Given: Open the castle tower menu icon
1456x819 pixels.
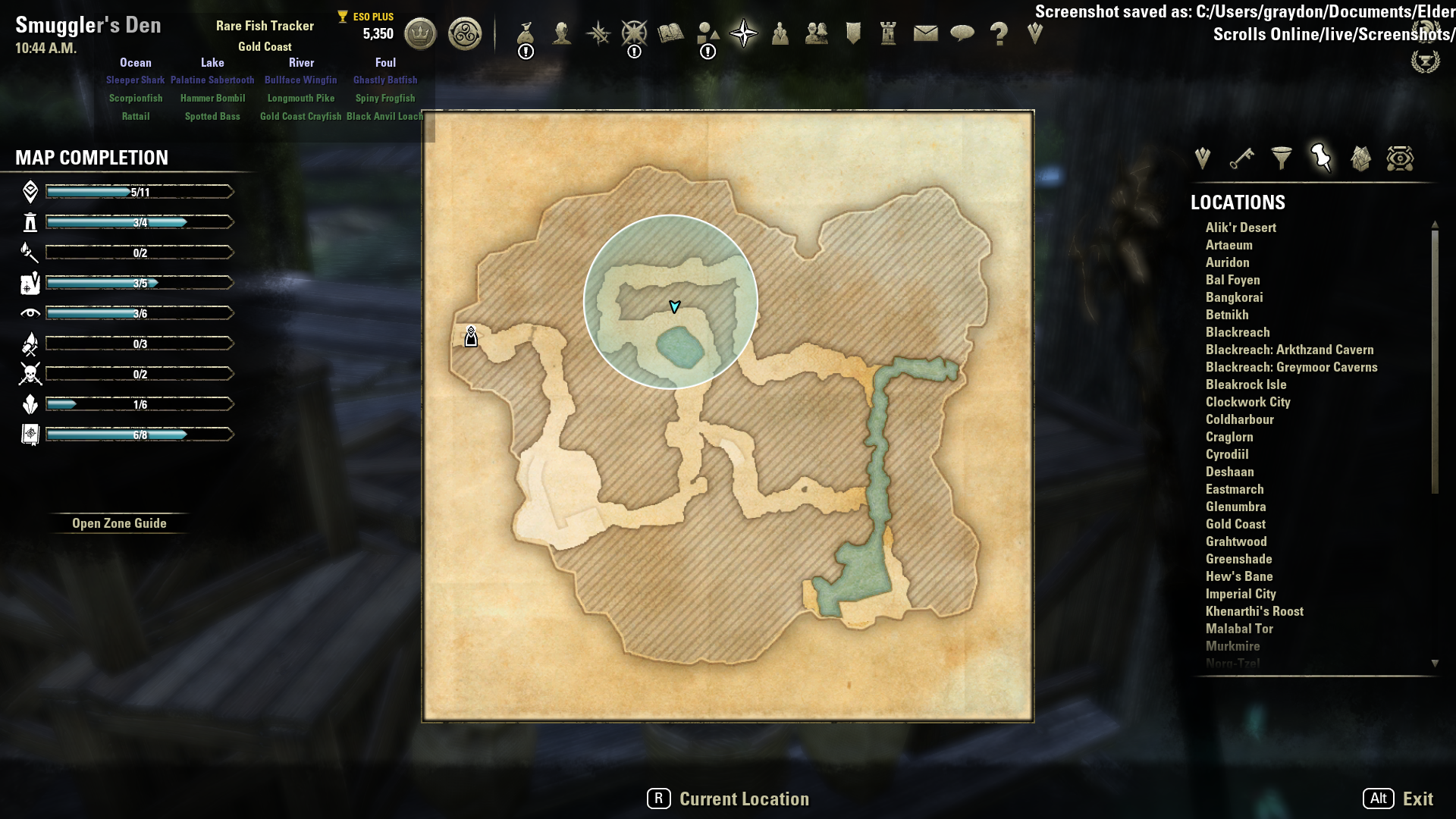Looking at the screenshot, I should coord(889,34).
